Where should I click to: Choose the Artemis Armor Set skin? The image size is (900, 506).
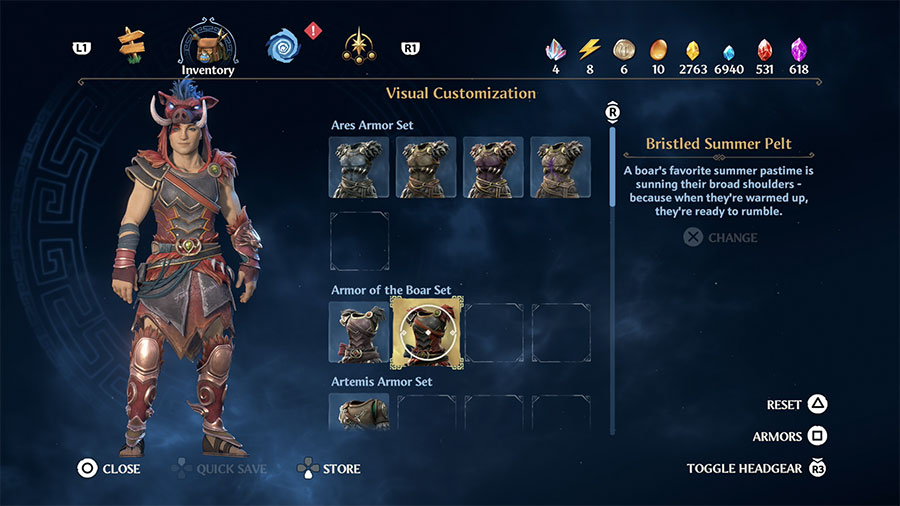point(359,412)
